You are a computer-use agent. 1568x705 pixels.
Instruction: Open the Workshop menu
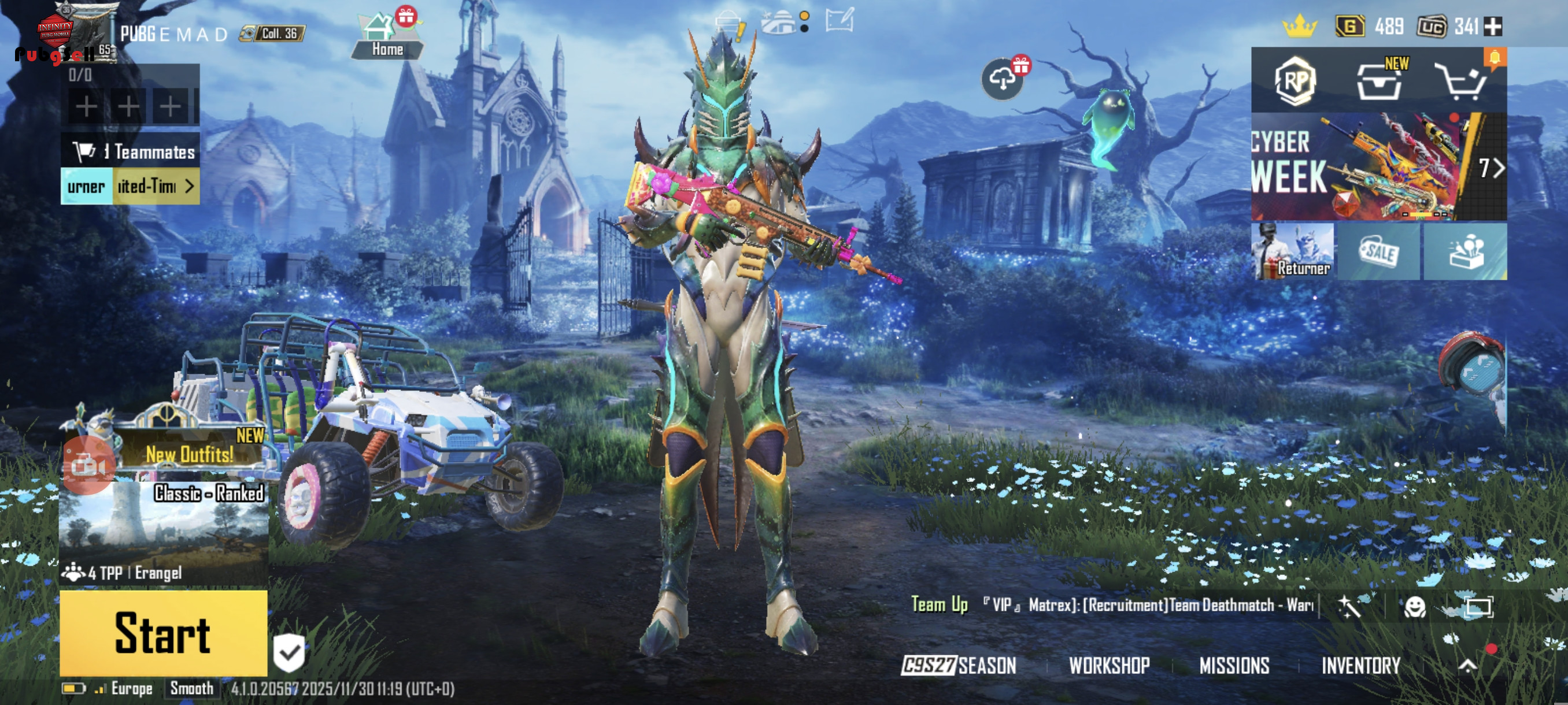(1109, 666)
